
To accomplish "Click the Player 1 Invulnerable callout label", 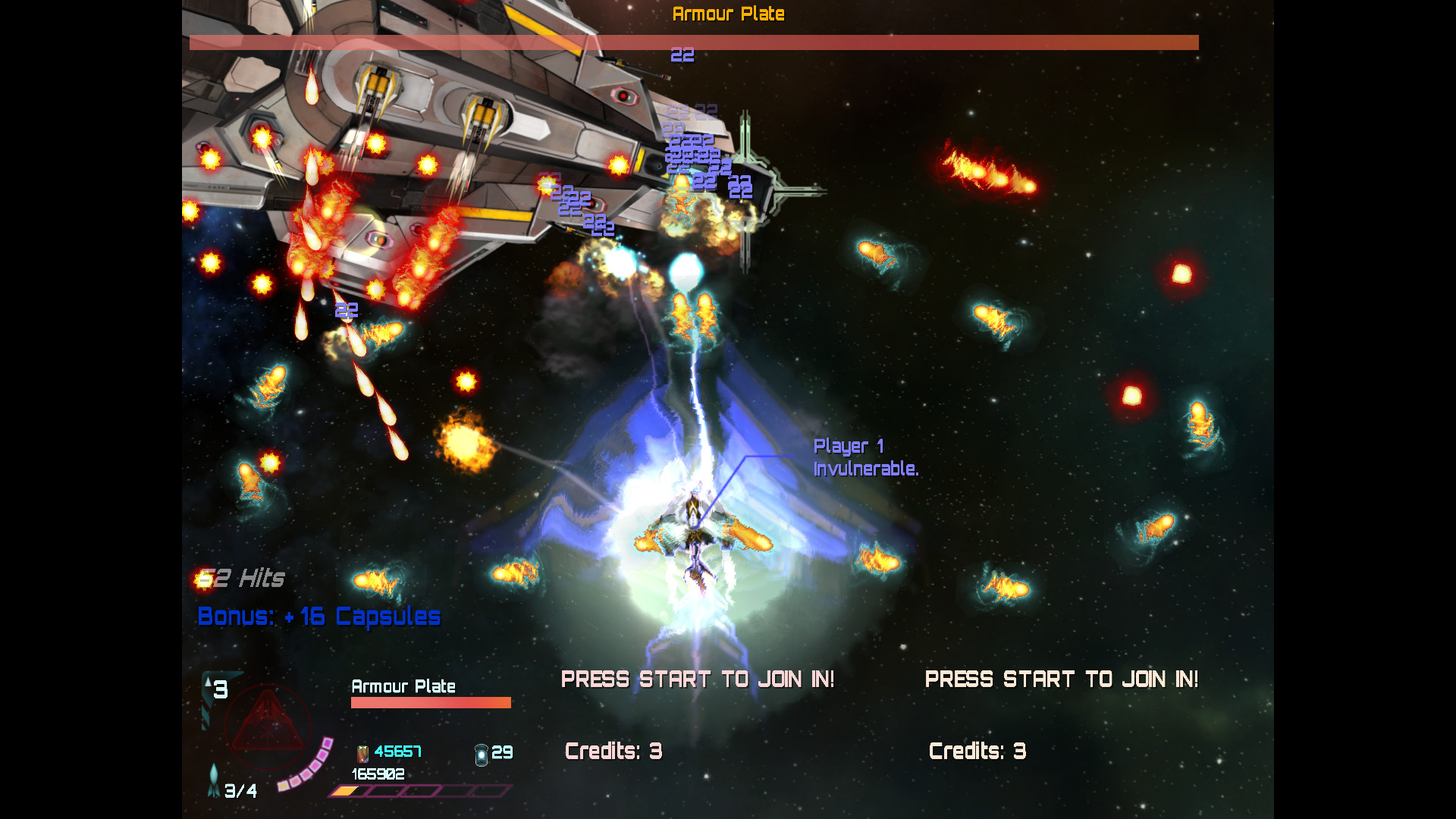I will pyautogui.click(x=864, y=458).
